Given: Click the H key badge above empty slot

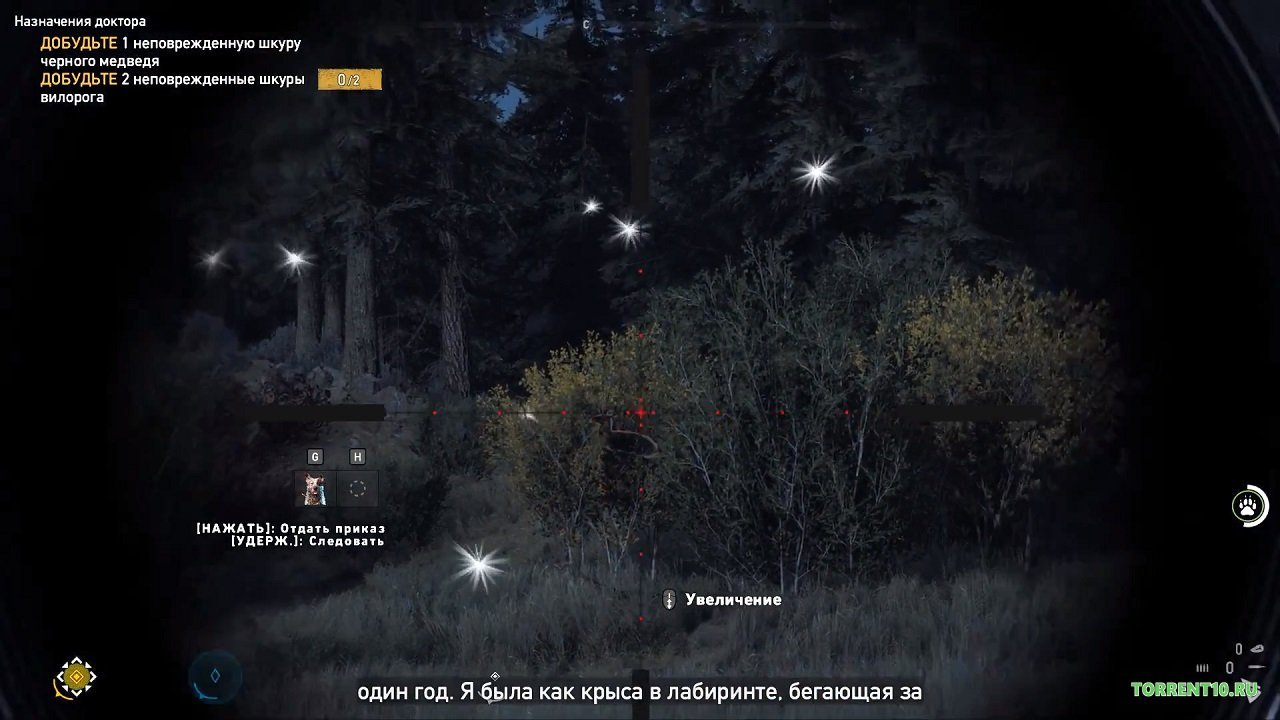Looking at the screenshot, I should coord(357,457).
